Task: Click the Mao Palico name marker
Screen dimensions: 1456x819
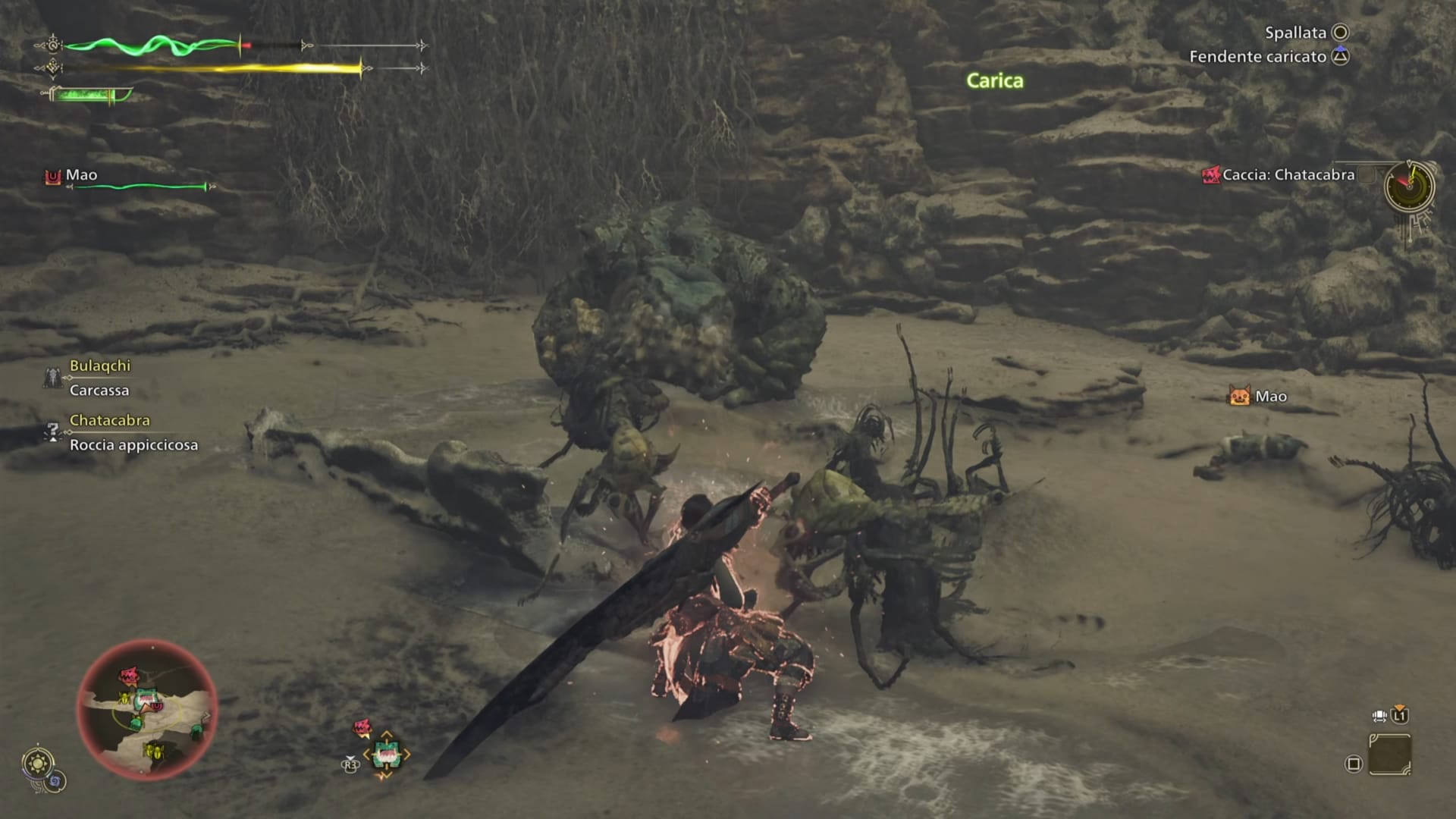Action: click(x=1259, y=396)
